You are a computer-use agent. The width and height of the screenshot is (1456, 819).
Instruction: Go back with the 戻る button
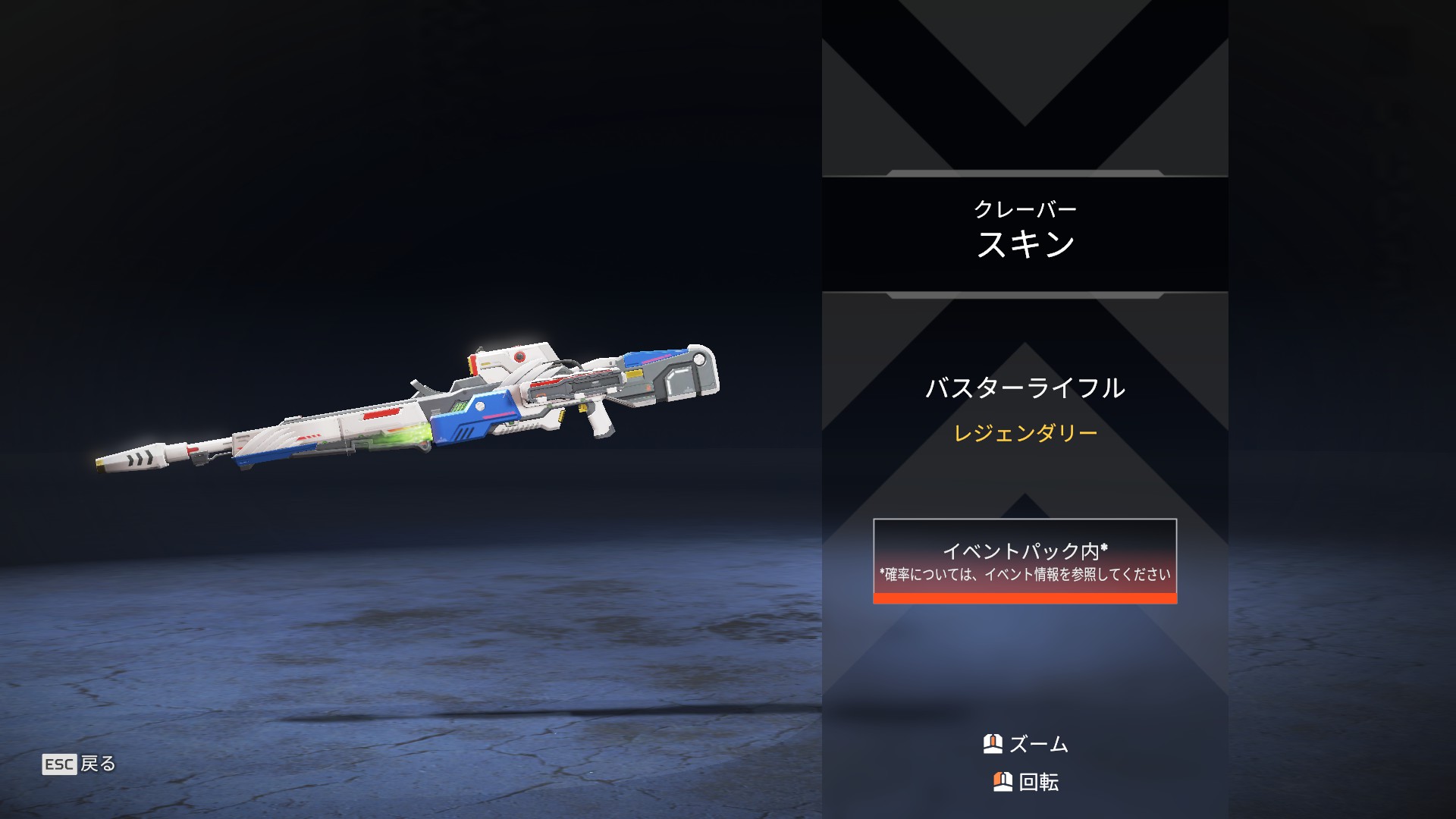click(80, 764)
